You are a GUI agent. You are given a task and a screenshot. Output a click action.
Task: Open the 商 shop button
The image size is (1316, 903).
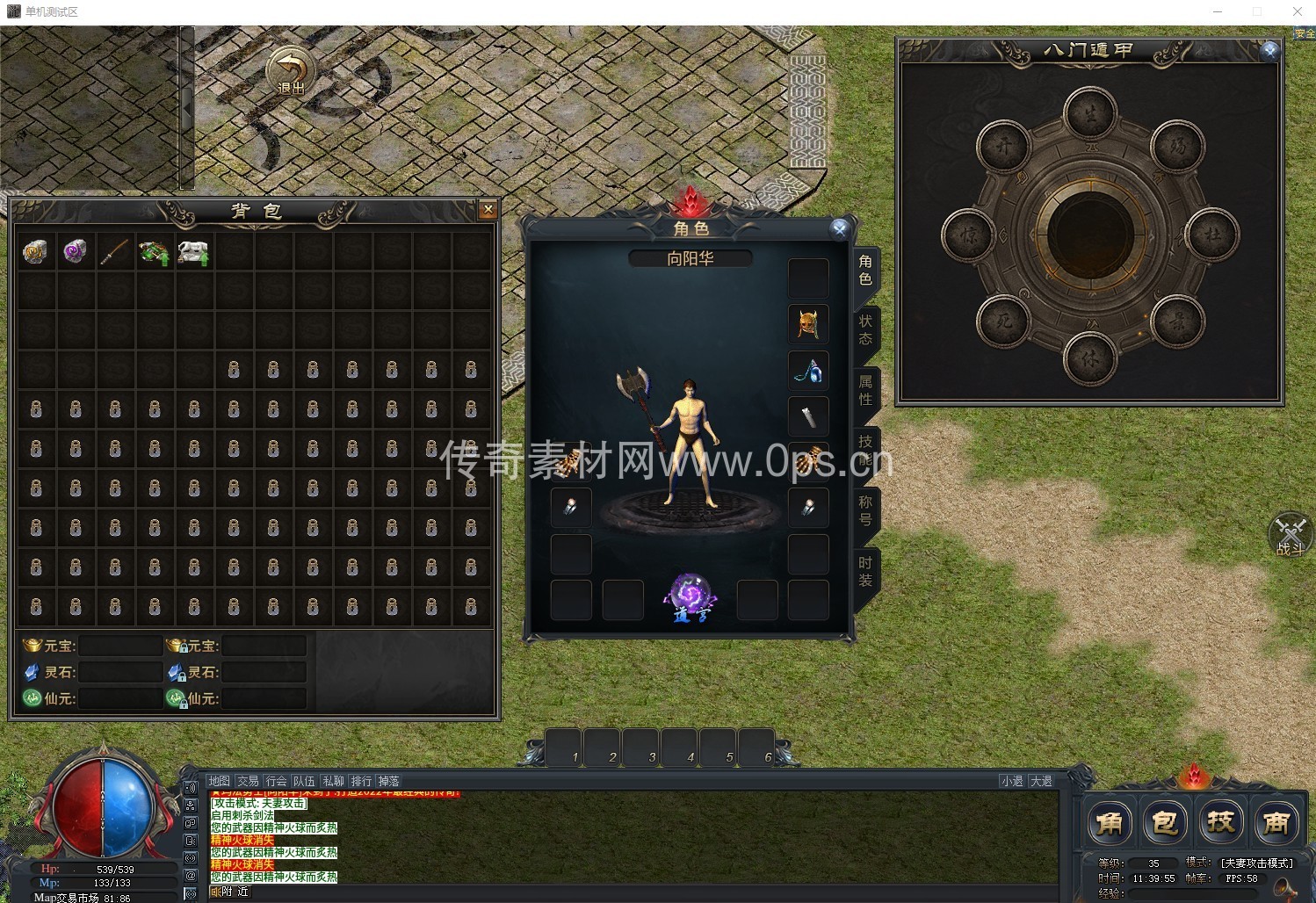[1276, 823]
